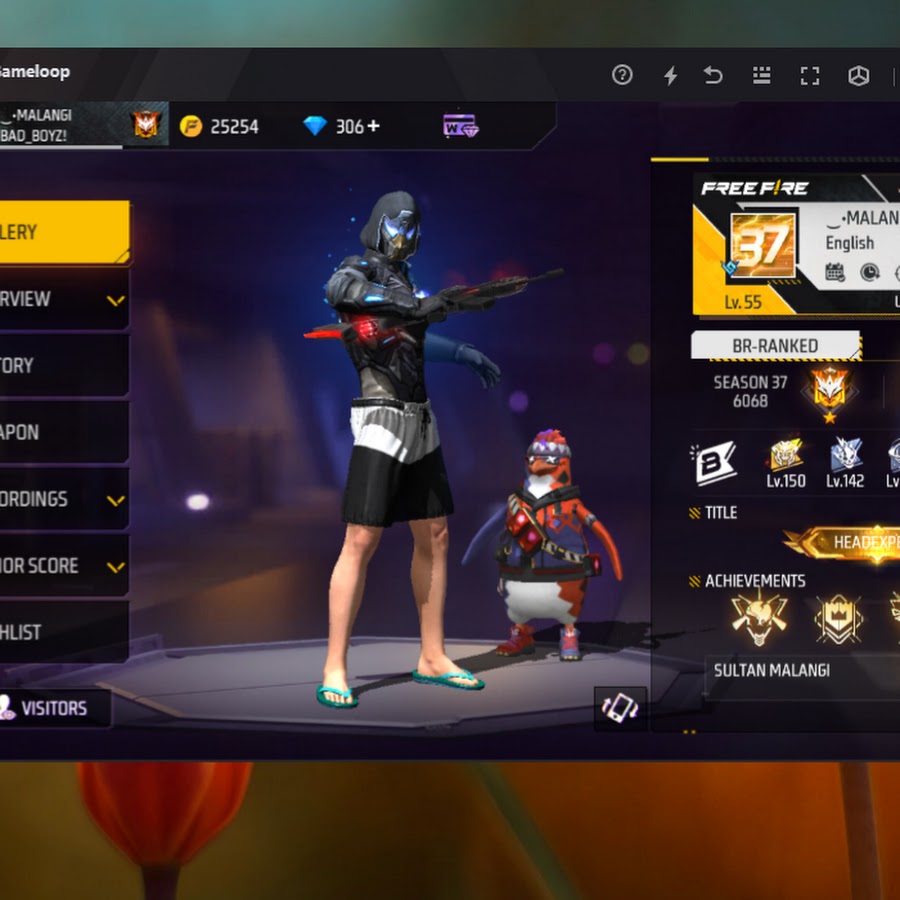Select the BR-Ranked tab

(775, 346)
